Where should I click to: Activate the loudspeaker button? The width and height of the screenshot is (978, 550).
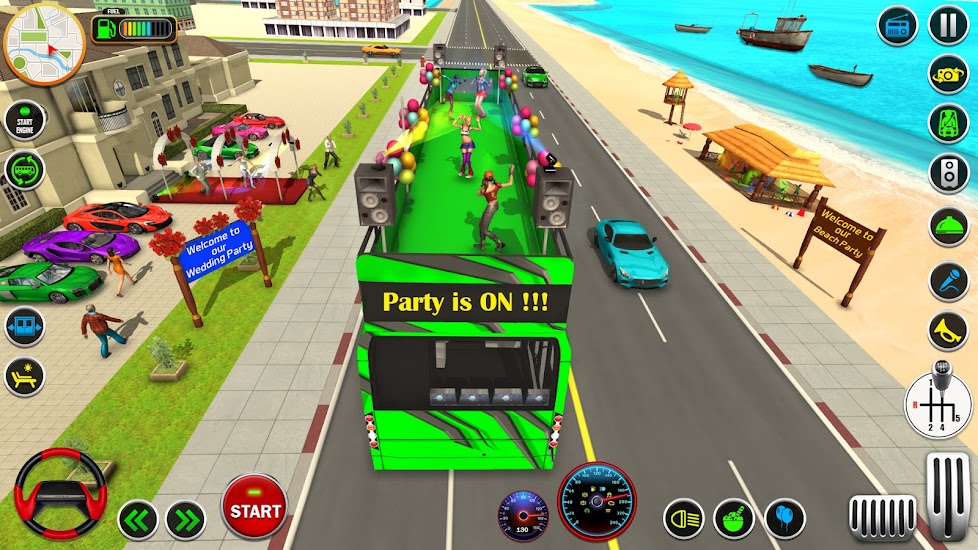[948, 174]
